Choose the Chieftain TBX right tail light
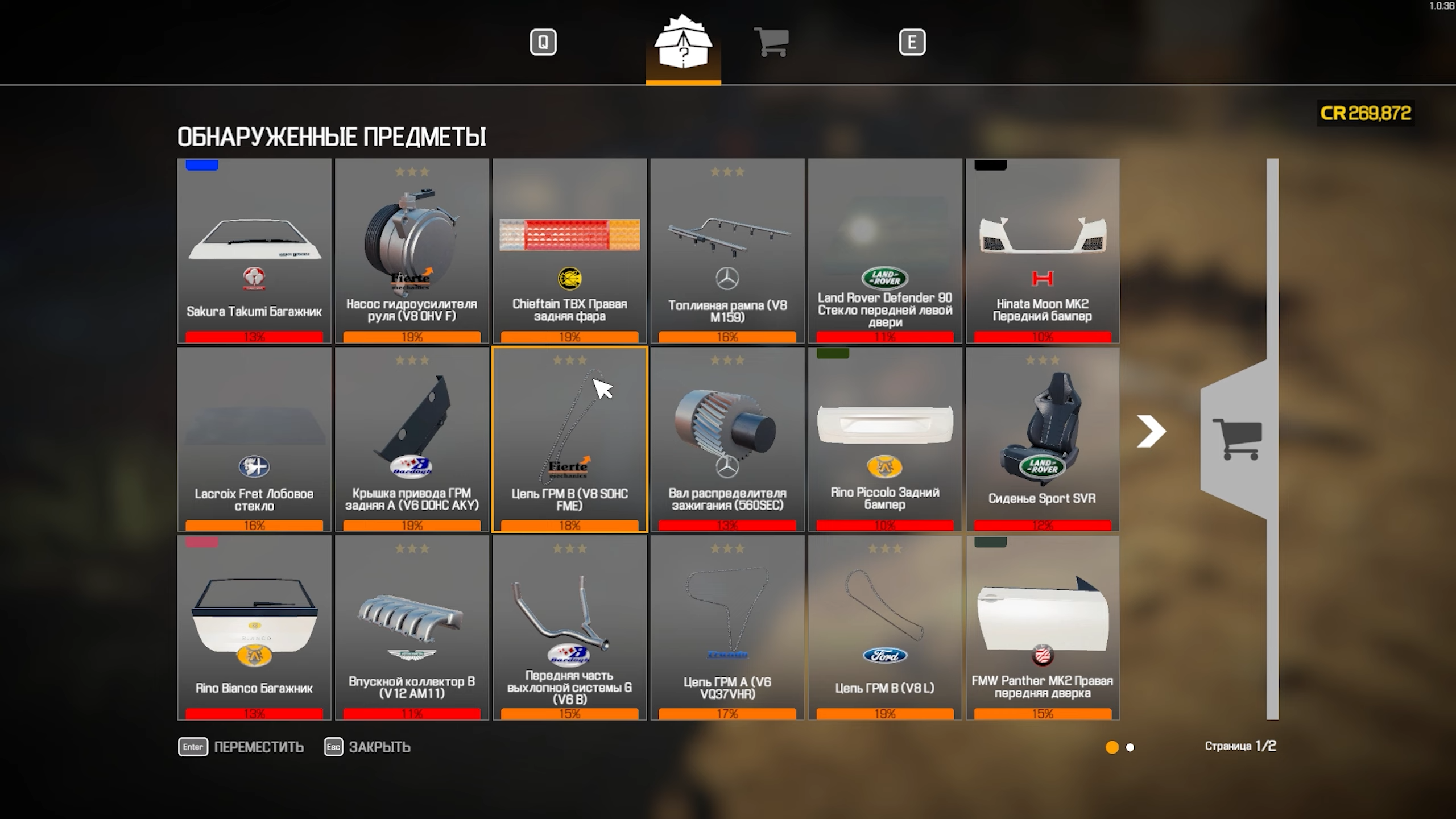The height and width of the screenshot is (819, 1456). coord(569,251)
